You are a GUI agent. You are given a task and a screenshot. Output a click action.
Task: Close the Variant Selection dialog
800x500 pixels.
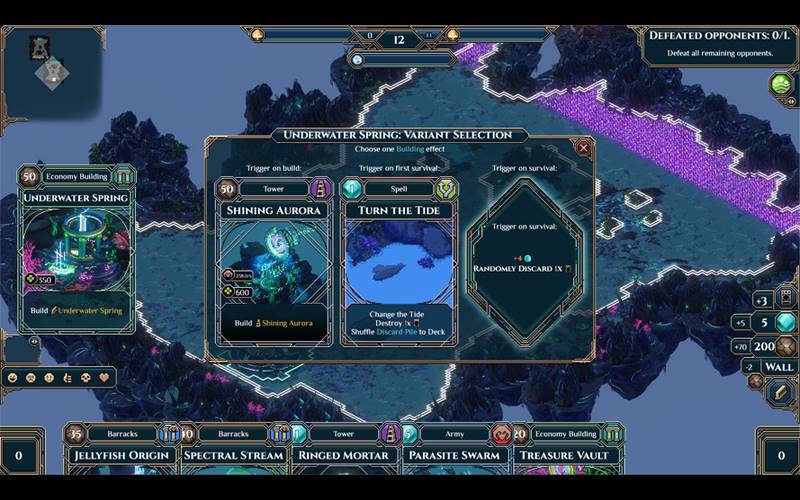584,147
